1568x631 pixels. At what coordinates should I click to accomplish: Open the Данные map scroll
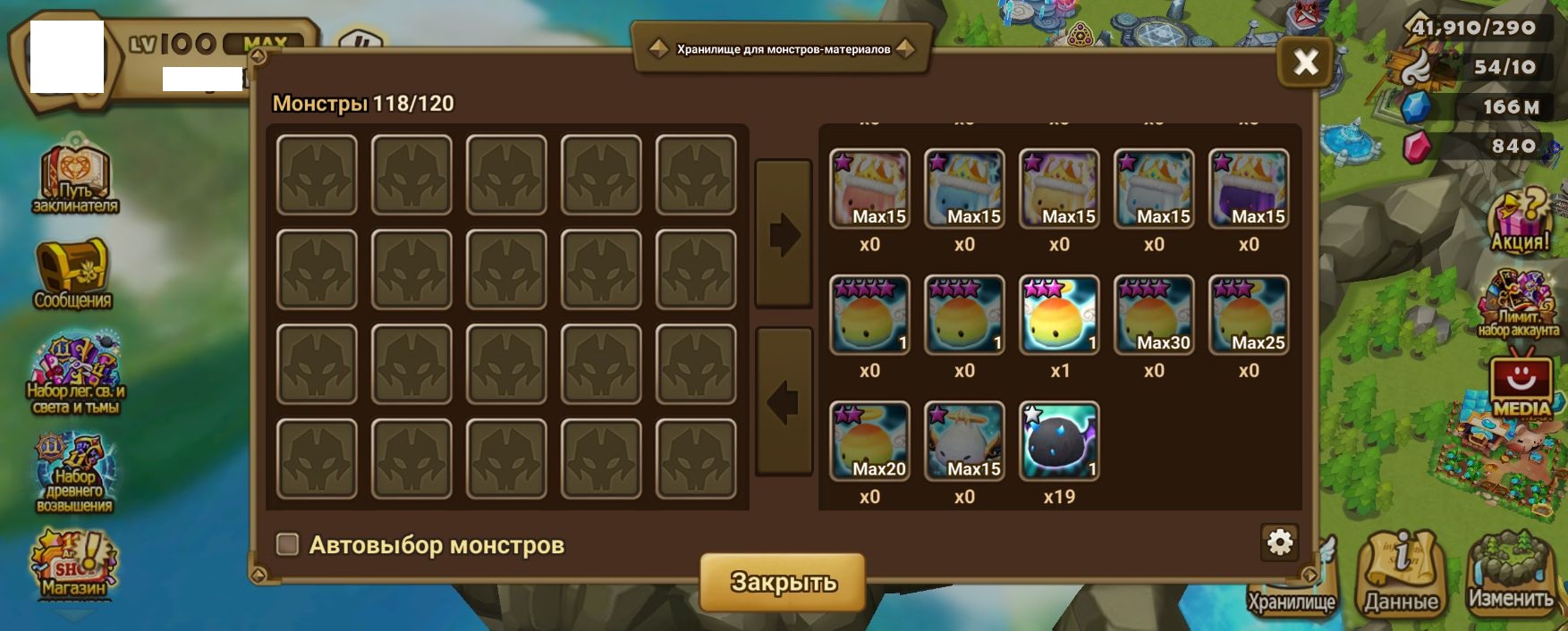[1401, 572]
